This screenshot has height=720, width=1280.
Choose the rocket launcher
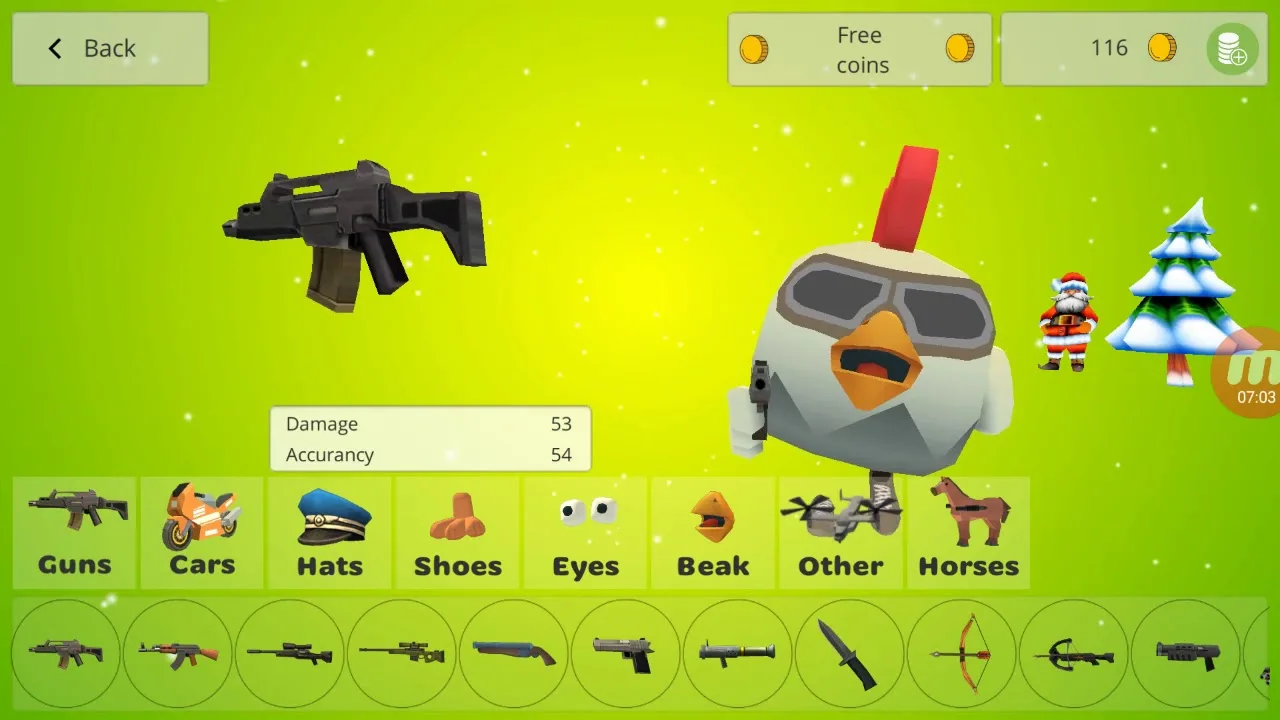click(737, 652)
